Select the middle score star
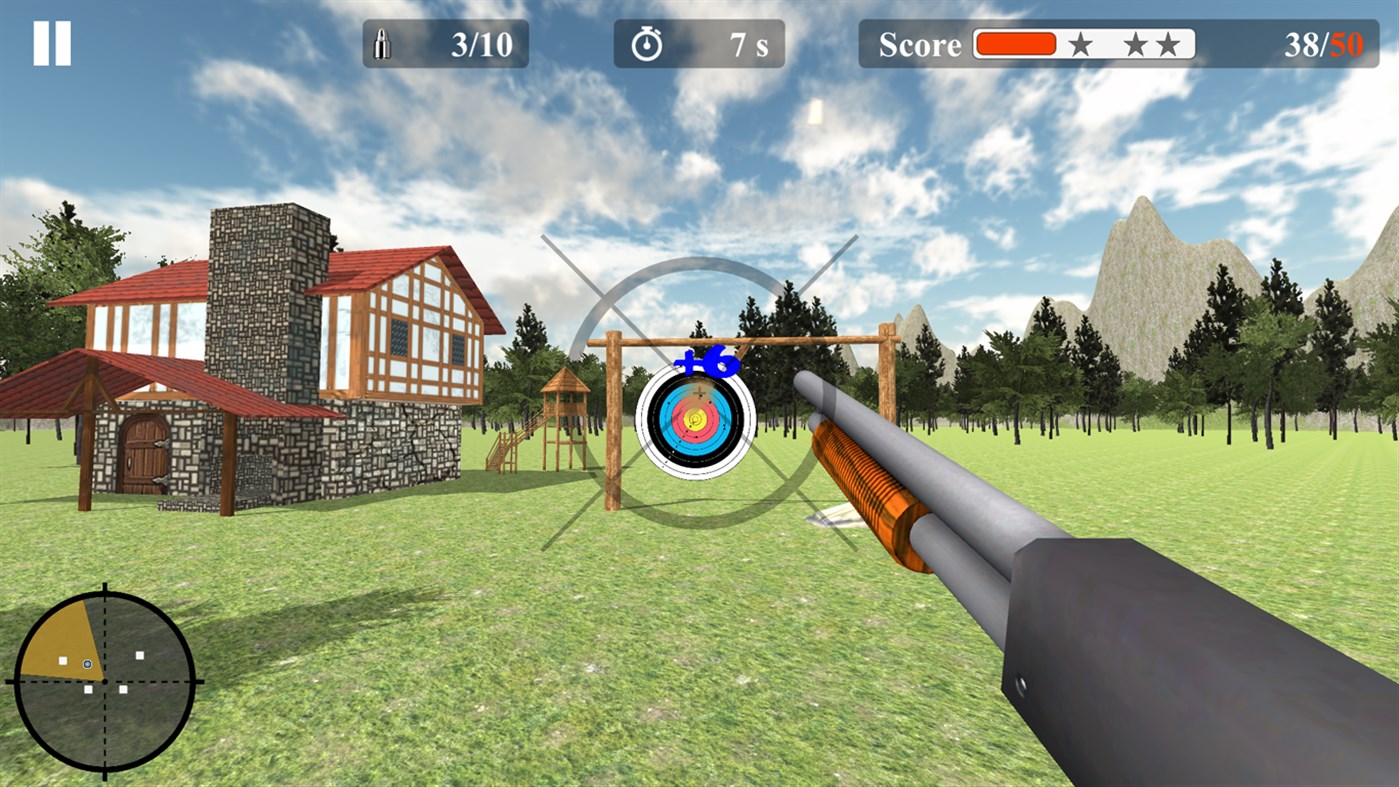This screenshot has height=787, width=1399. (x=1135, y=44)
